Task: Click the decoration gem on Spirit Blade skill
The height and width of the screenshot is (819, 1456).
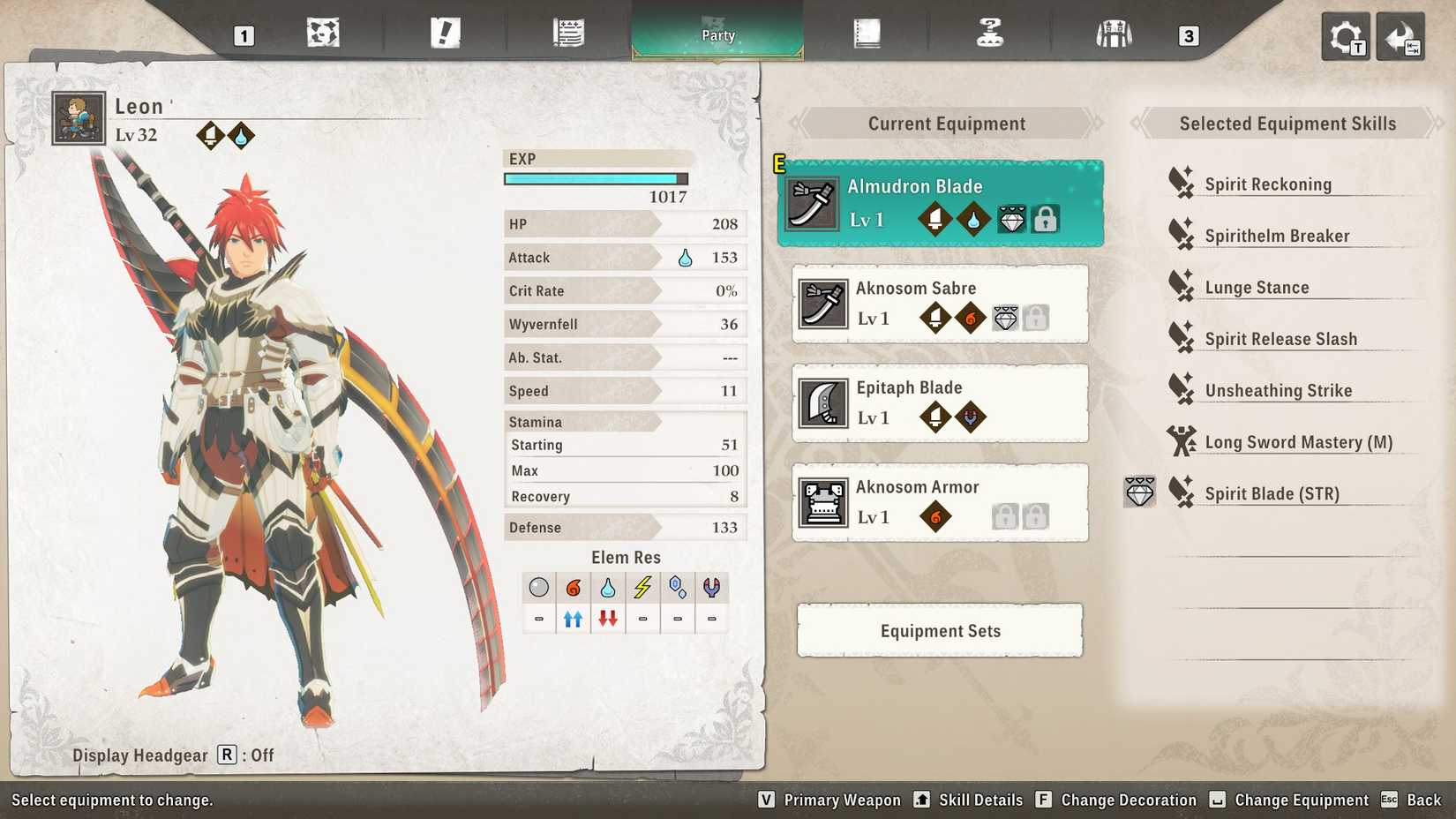Action: (x=1139, y=492)
